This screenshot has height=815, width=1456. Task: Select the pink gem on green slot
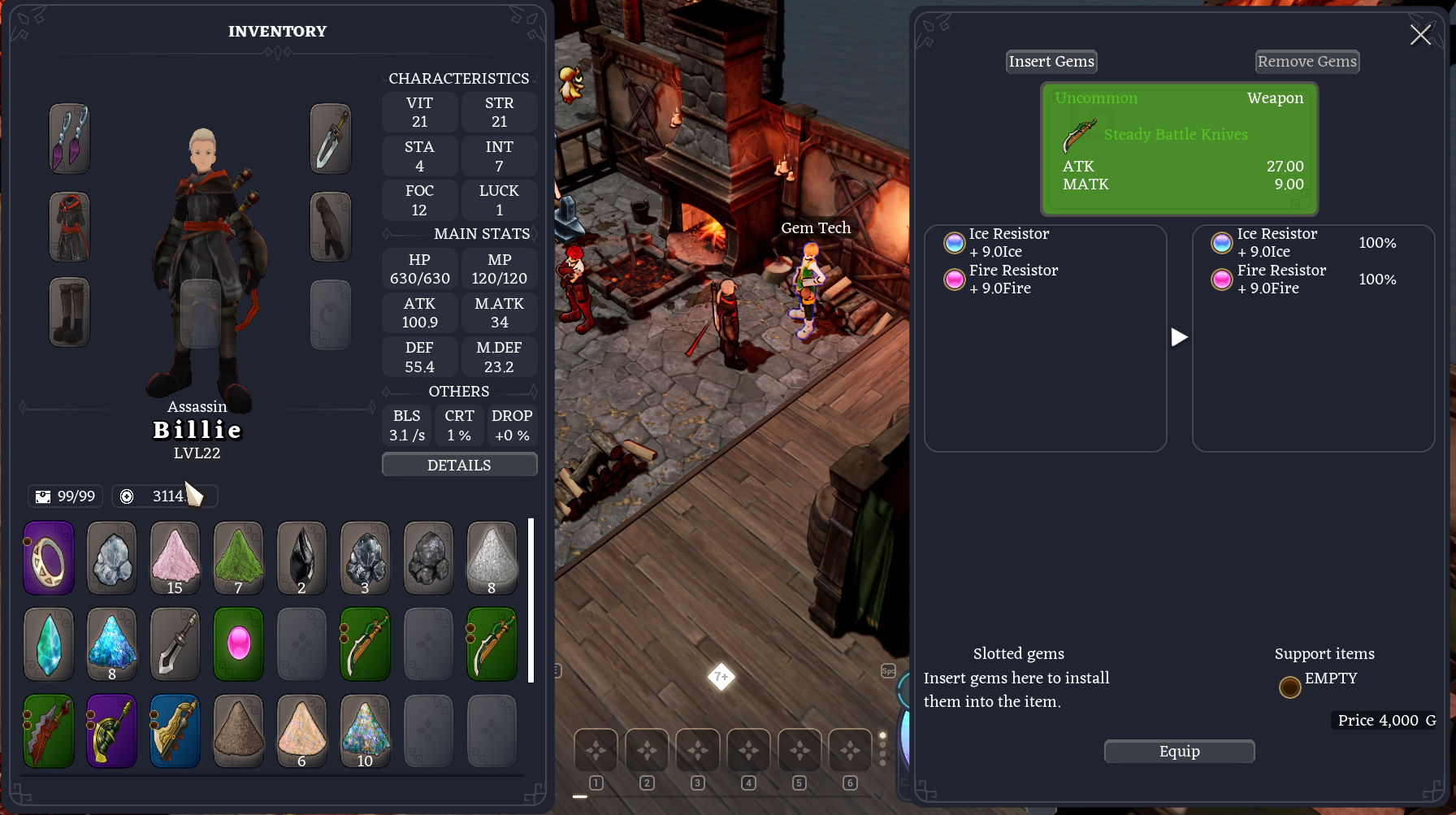coord(238,644)
